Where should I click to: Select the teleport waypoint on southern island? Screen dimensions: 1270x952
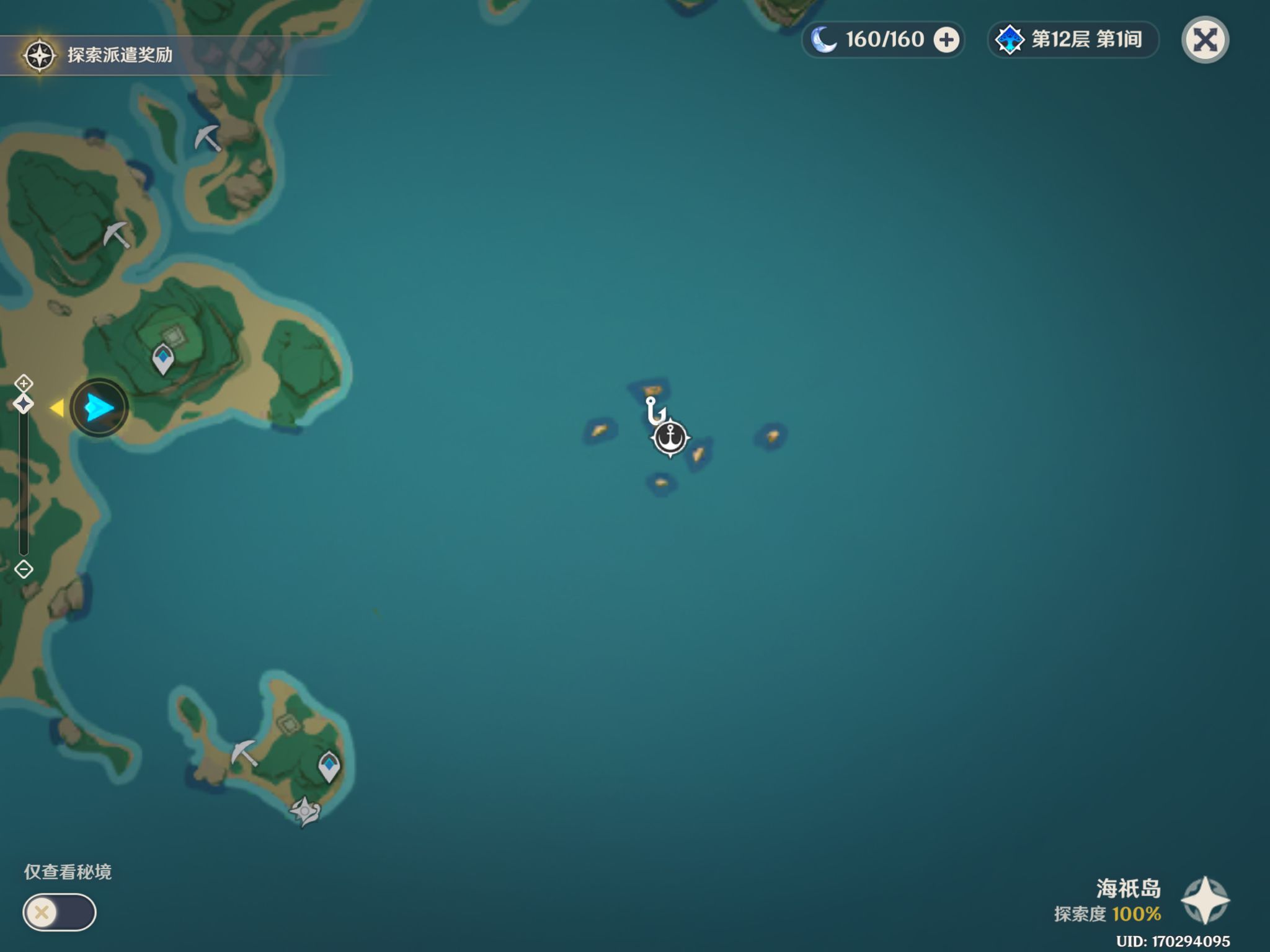pos(329,766)
